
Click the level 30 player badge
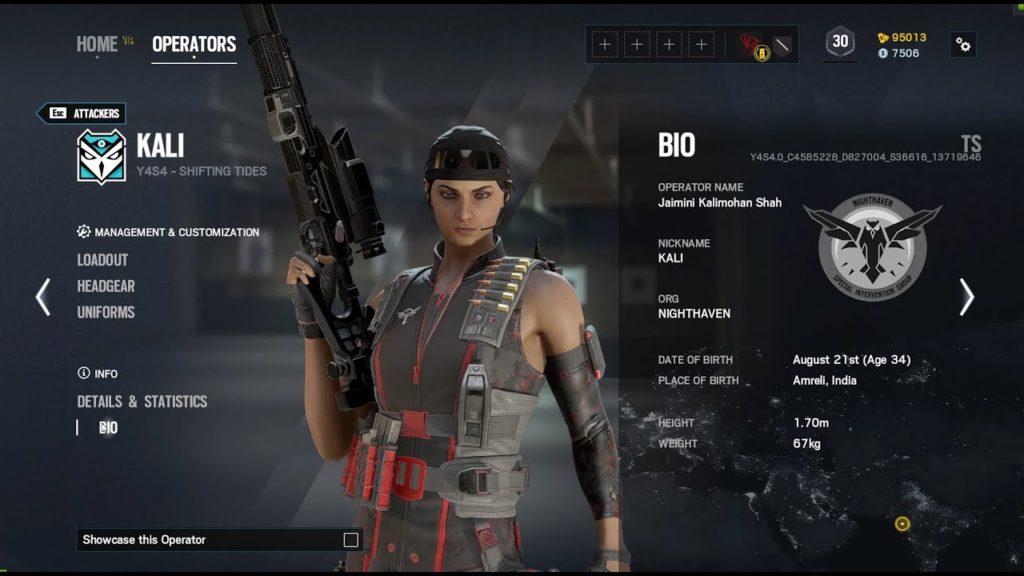(840, 43)
